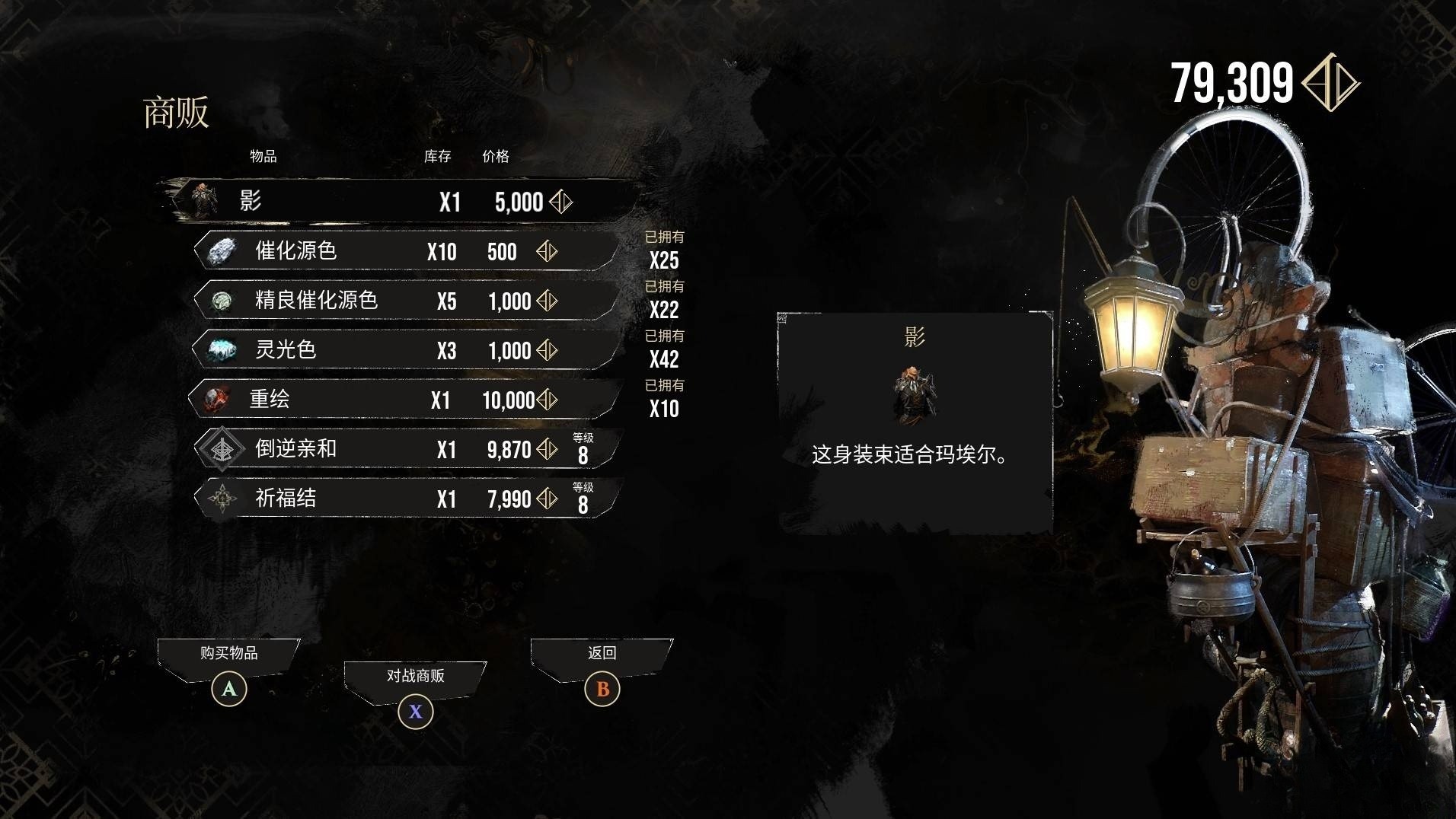Click the owned count X42 for 灵光色

(666, 359)
